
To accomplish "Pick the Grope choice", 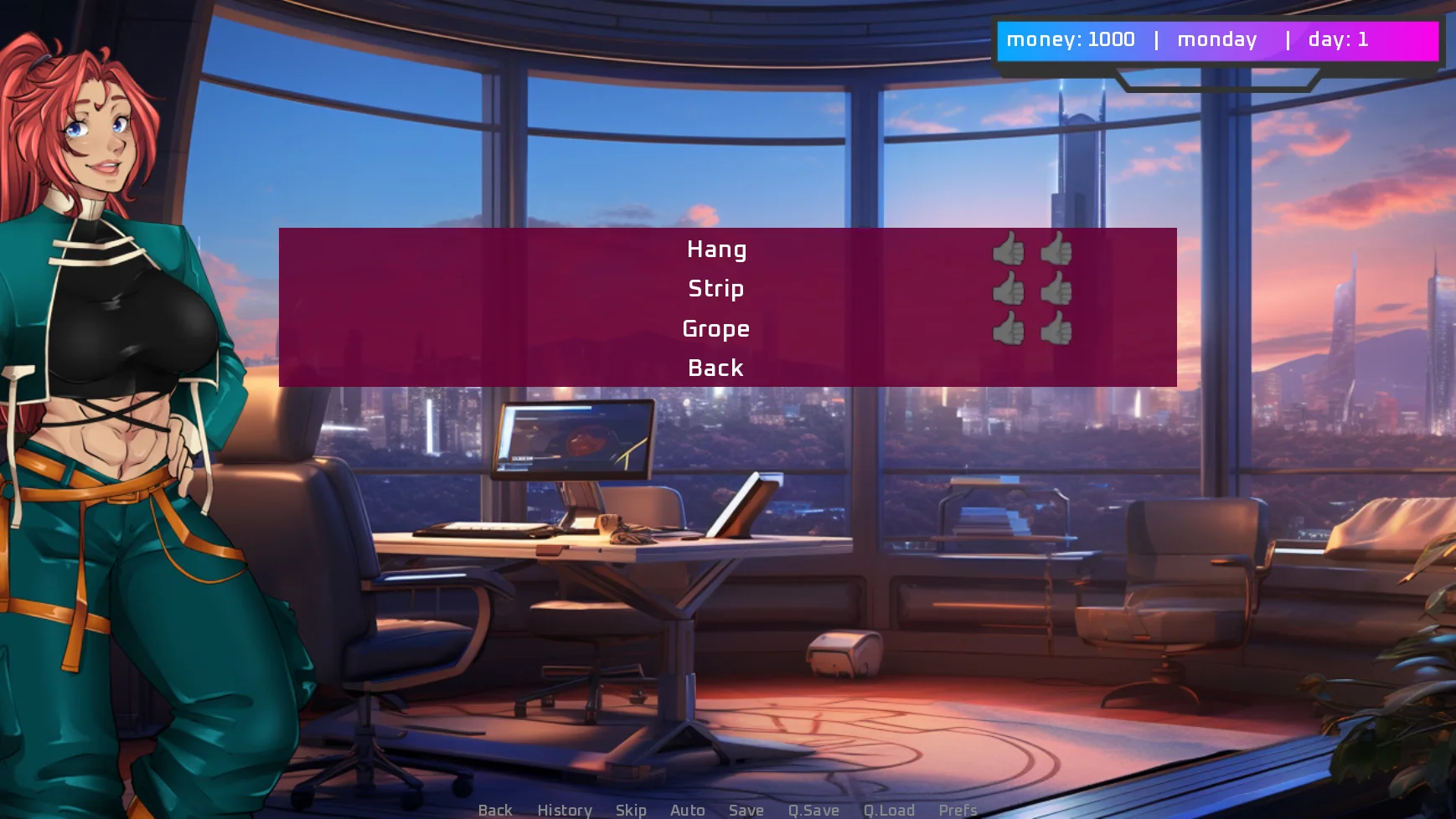I will coord(716,329).
